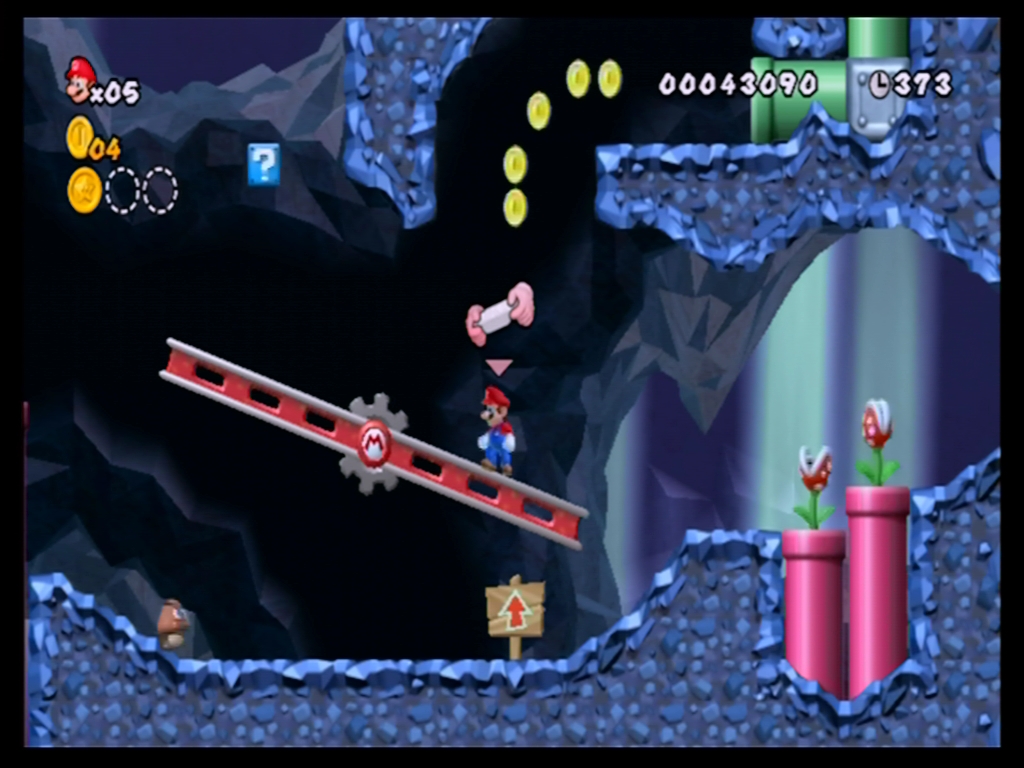The image size is (1024, 768).
Task: Click the clock icon beside the timer
Action: click(880, 85)
